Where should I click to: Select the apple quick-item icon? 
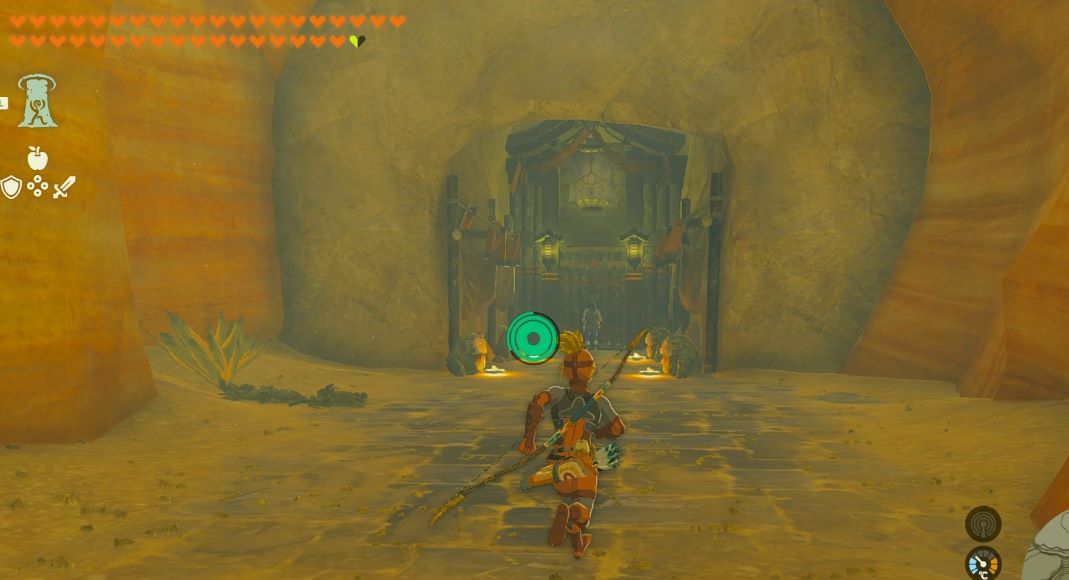(x=37, y=158)
